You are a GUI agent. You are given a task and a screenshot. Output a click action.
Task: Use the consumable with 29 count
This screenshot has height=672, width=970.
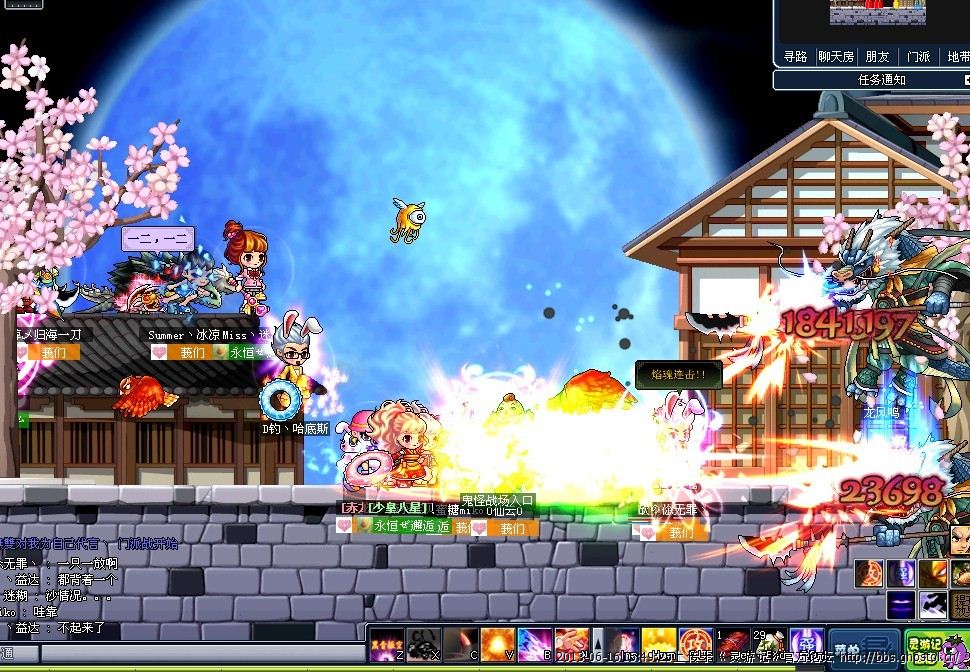766,644
